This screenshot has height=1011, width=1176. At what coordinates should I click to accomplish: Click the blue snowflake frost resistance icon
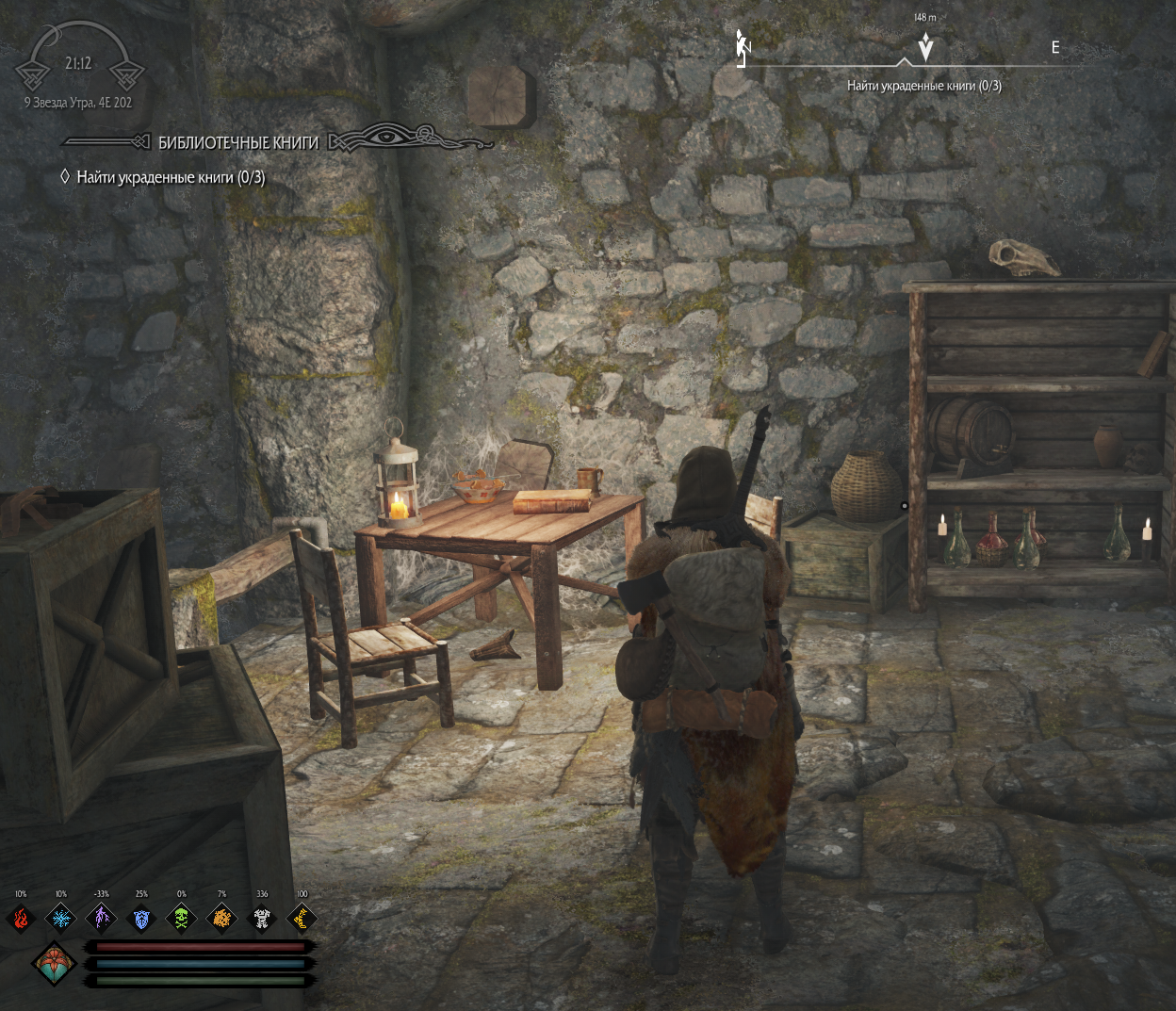tap(61, 917)
